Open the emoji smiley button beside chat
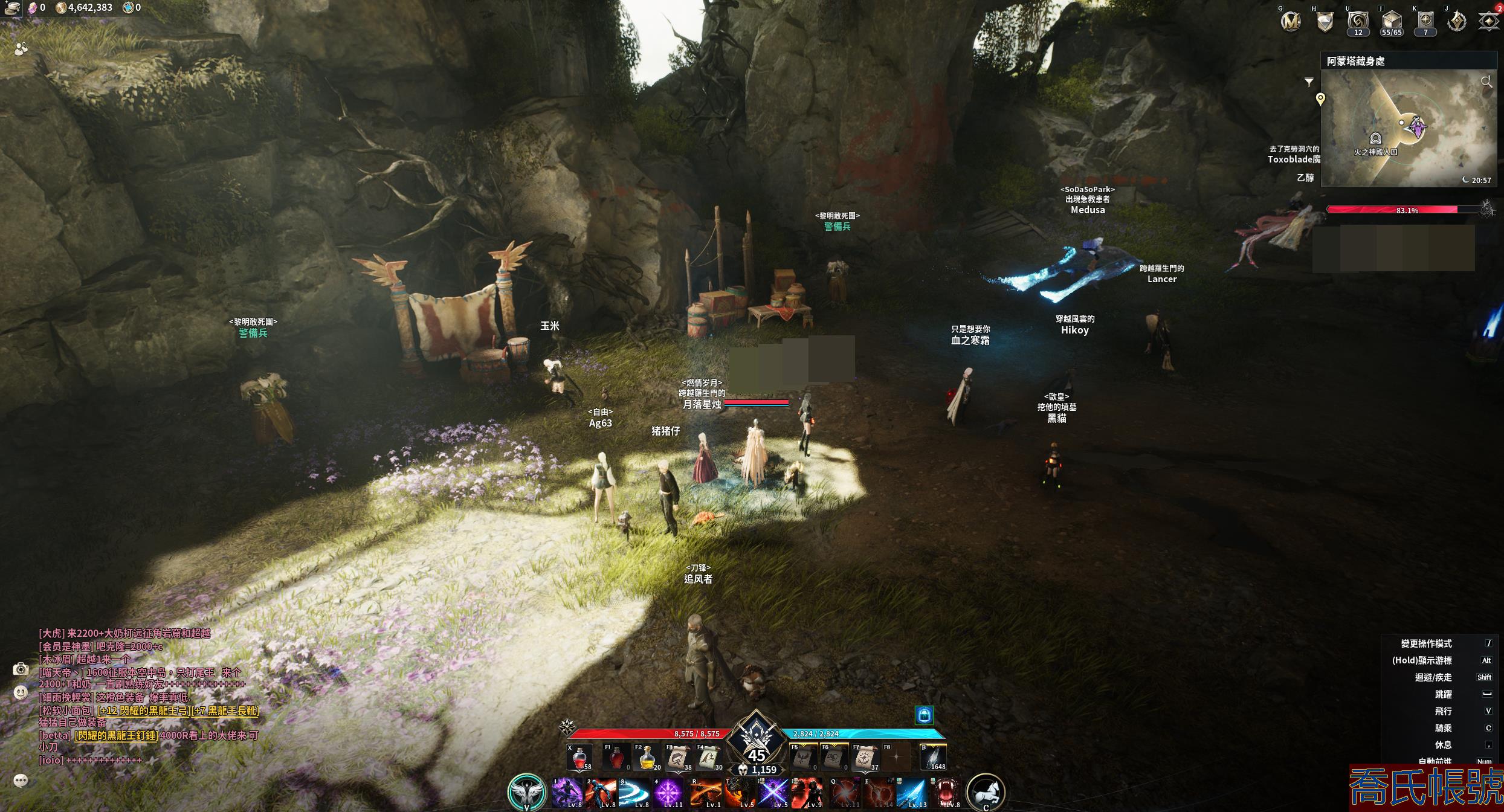The width and height of the screenshot is (1504, 812). tap(21, 692)
